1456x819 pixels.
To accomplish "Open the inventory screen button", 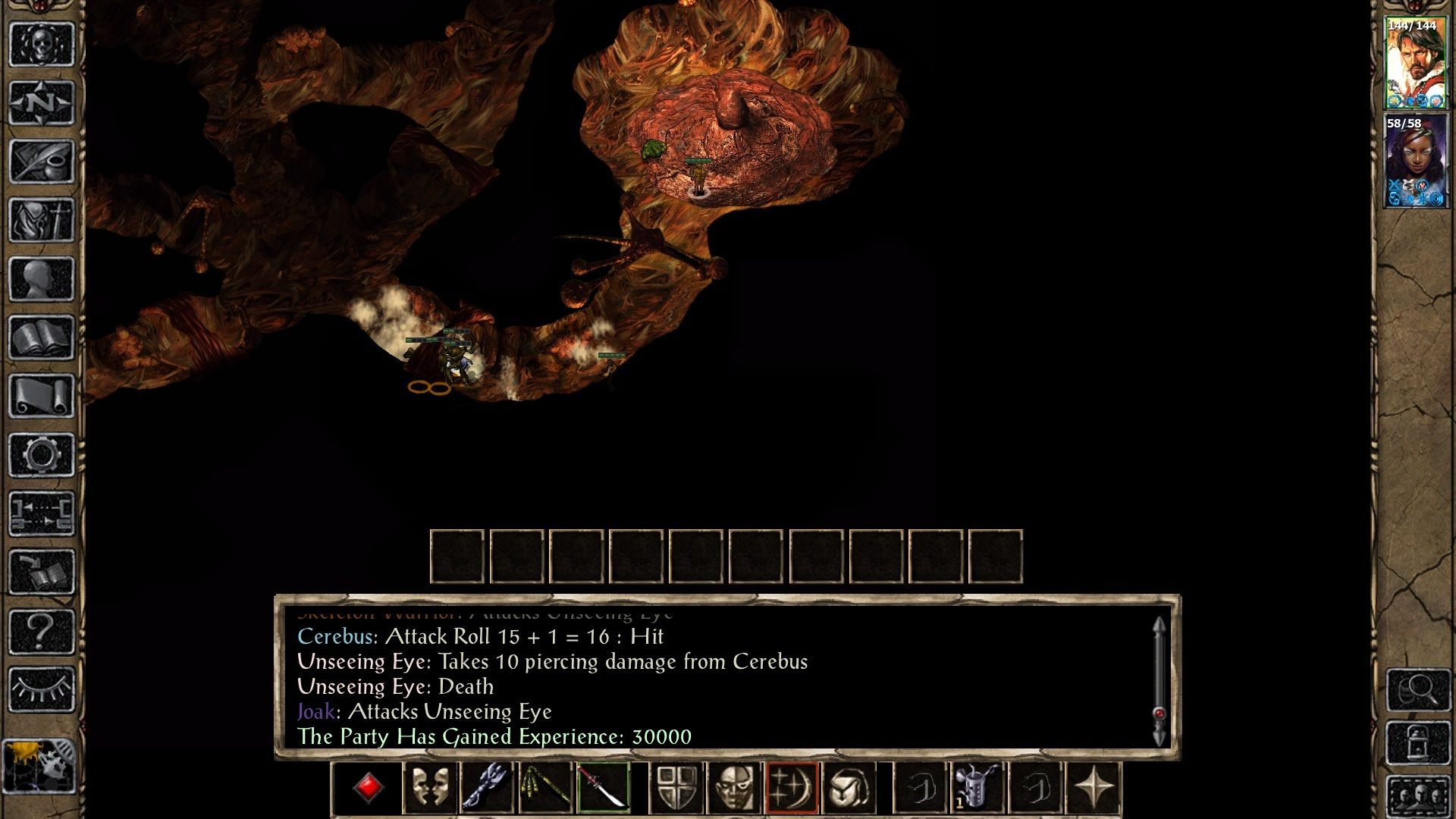I will (x=42, y=220).
